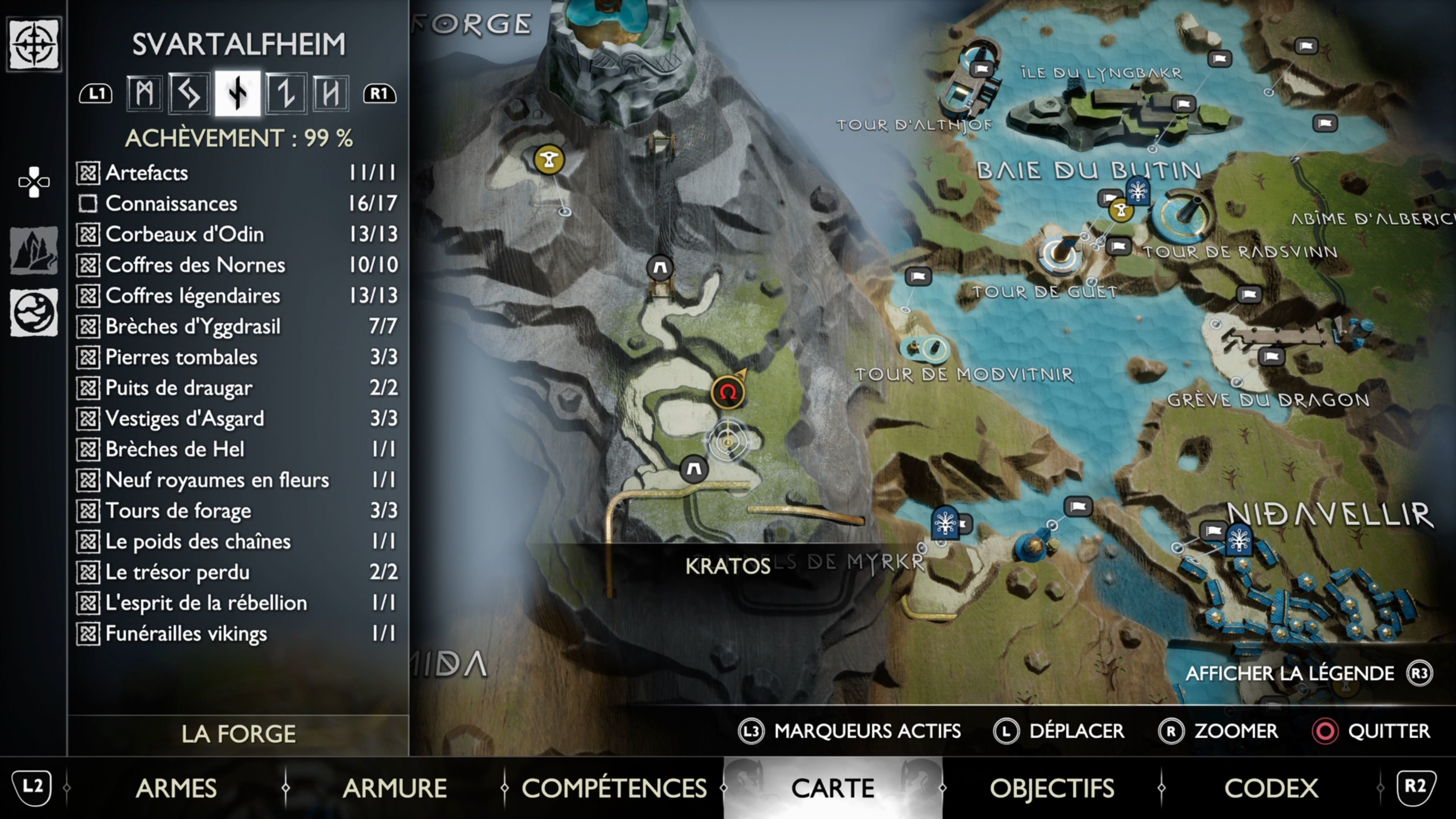Select the Funérailles vikings row

point(237,634)
